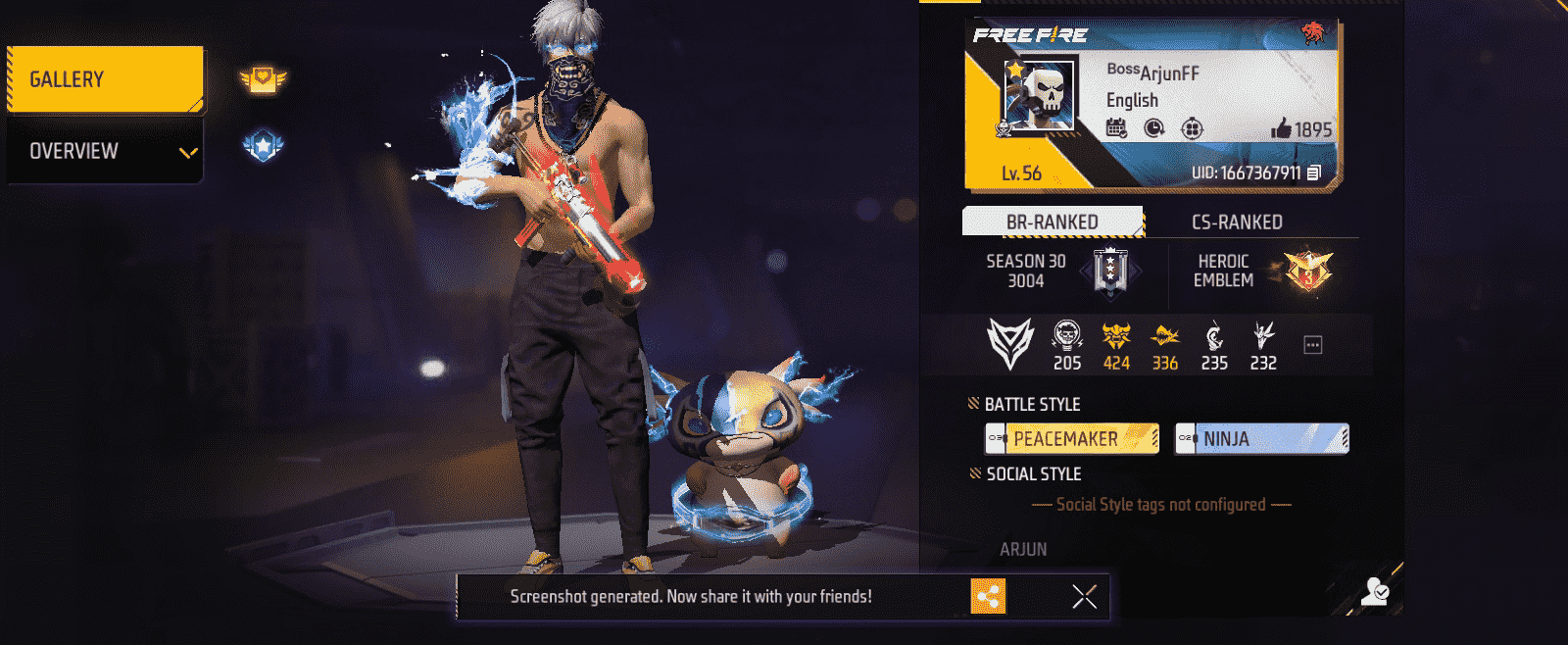View the Heroic emblem badge
The image size is (1568, 645).
click(1308, 271)
